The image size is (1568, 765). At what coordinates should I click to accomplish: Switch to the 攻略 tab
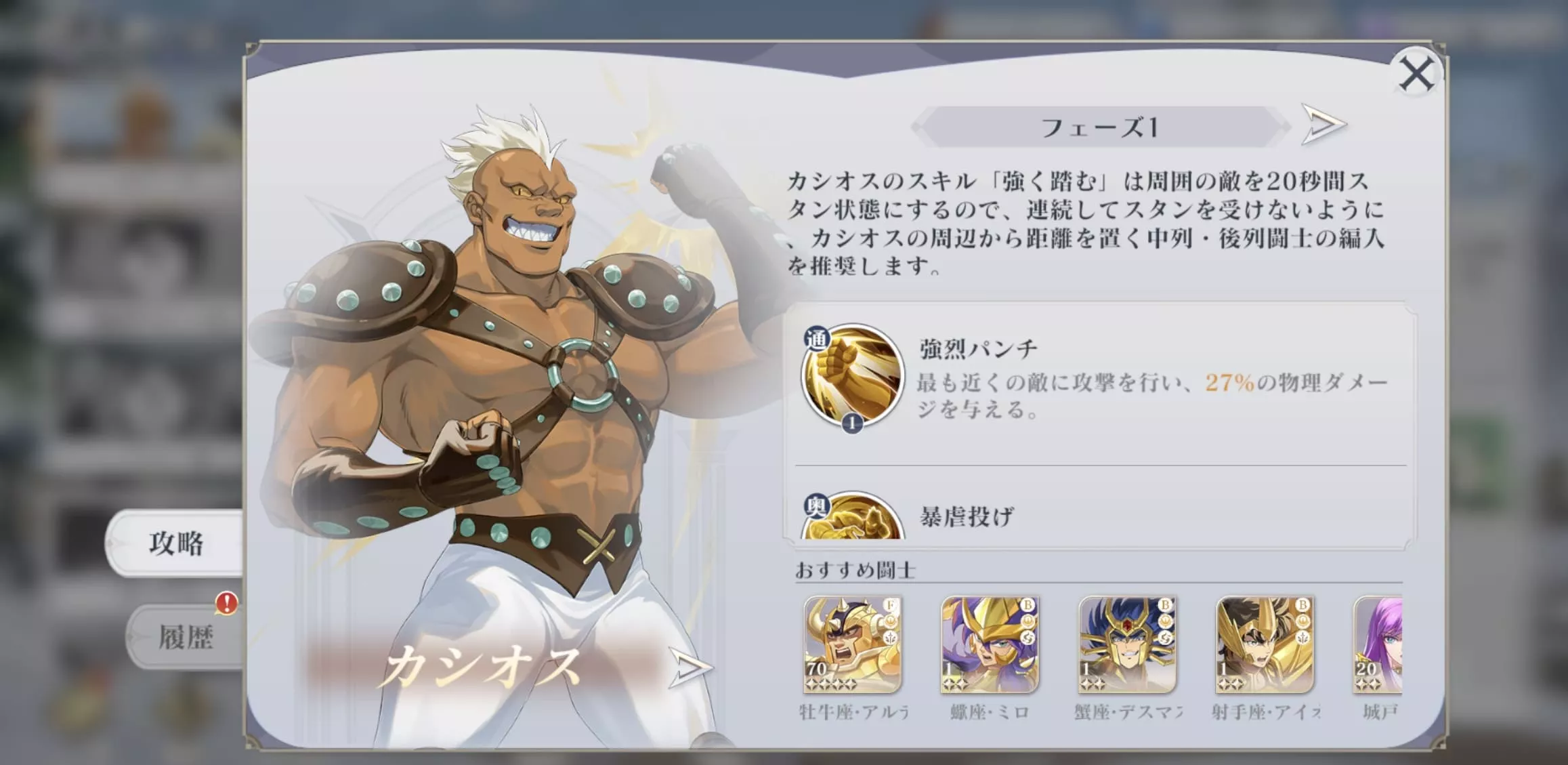click(175, 543)
